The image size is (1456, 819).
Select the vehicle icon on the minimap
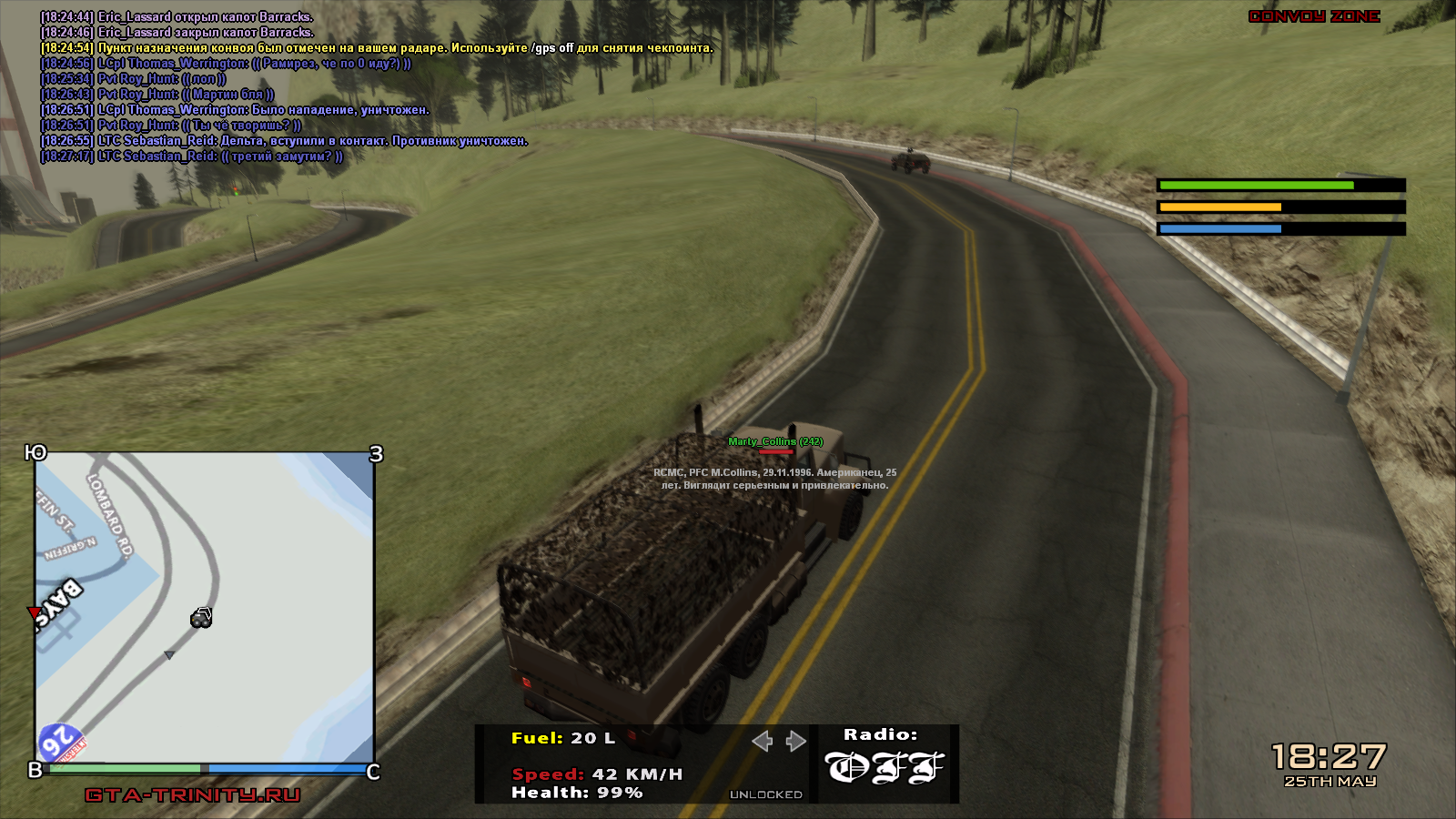tap(201, 619)
